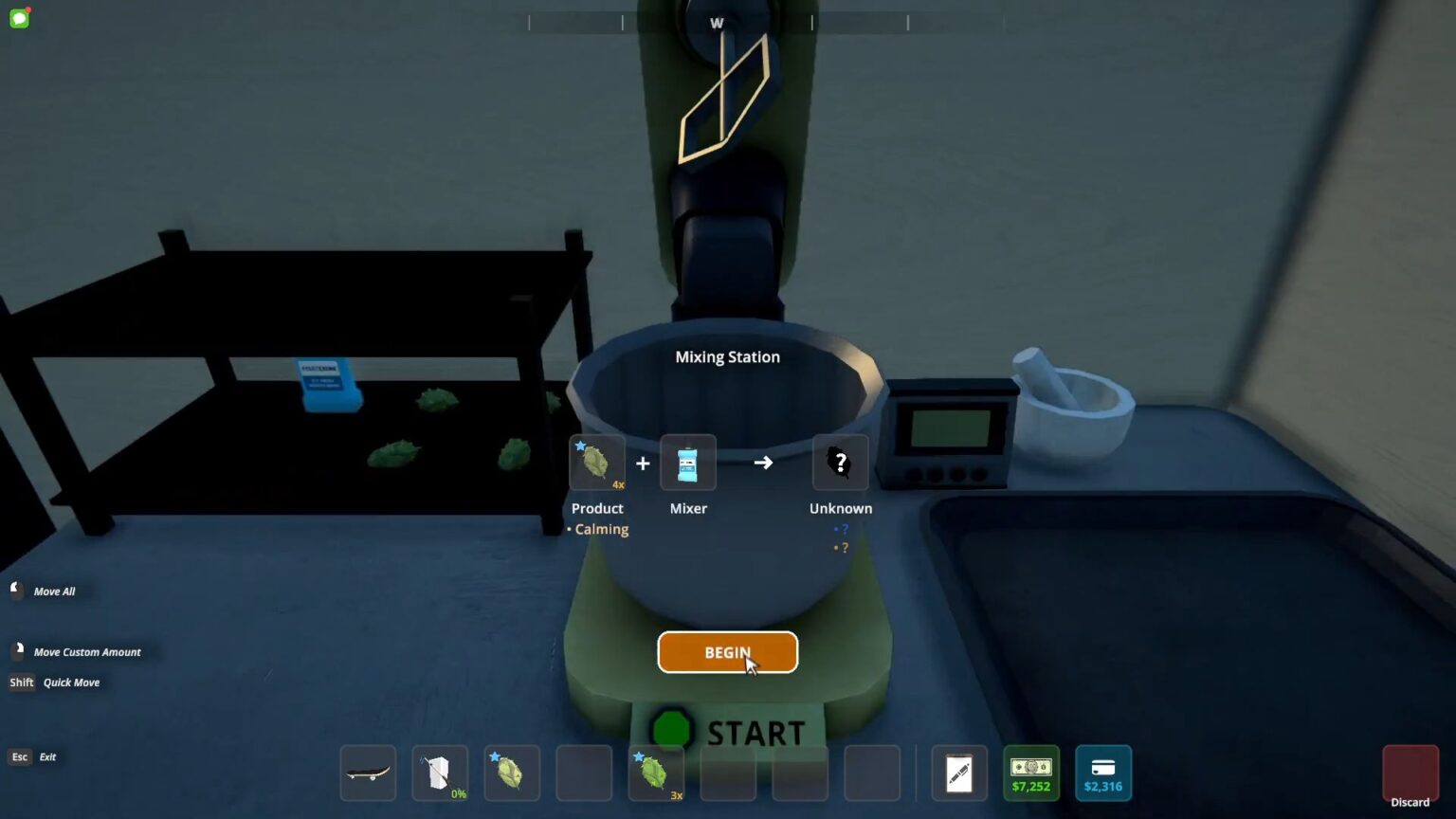Select the 3x weed bud stack in hotbar

(x=656, y=773)
